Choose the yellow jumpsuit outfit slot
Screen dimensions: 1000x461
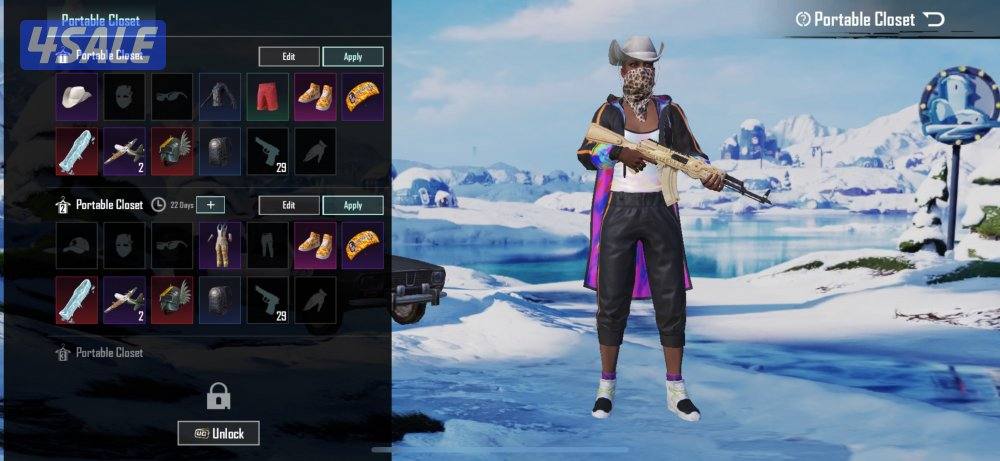[220, 245]
